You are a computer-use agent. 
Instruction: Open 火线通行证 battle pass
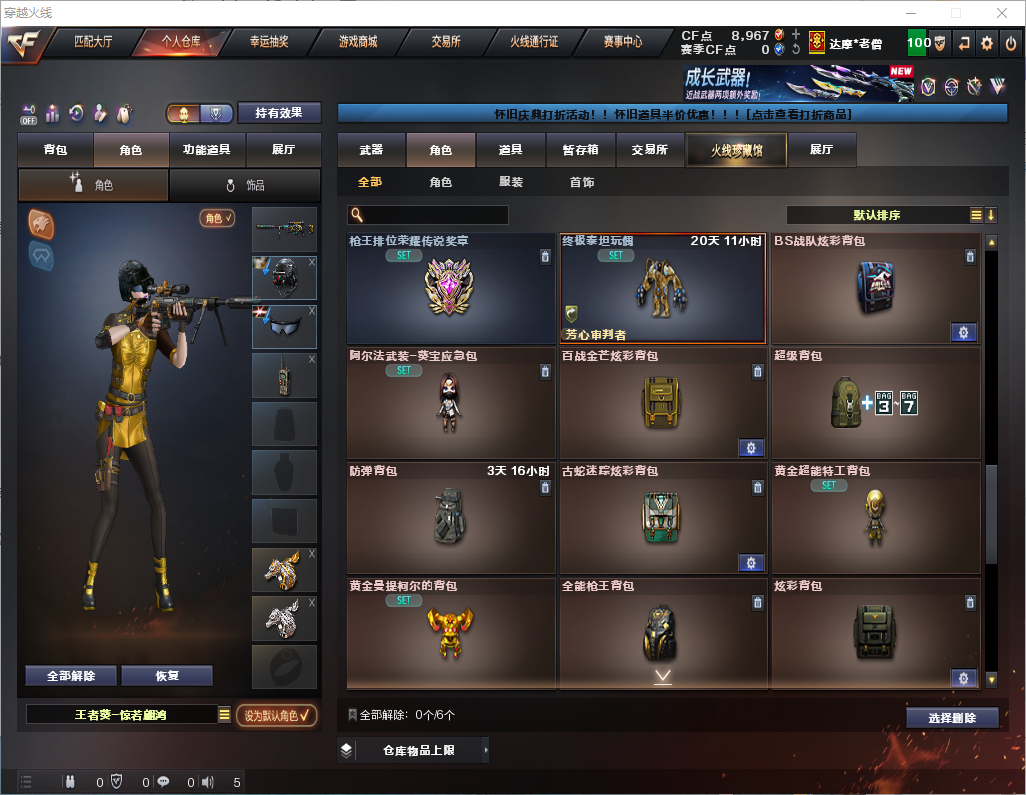click(533, 42)
